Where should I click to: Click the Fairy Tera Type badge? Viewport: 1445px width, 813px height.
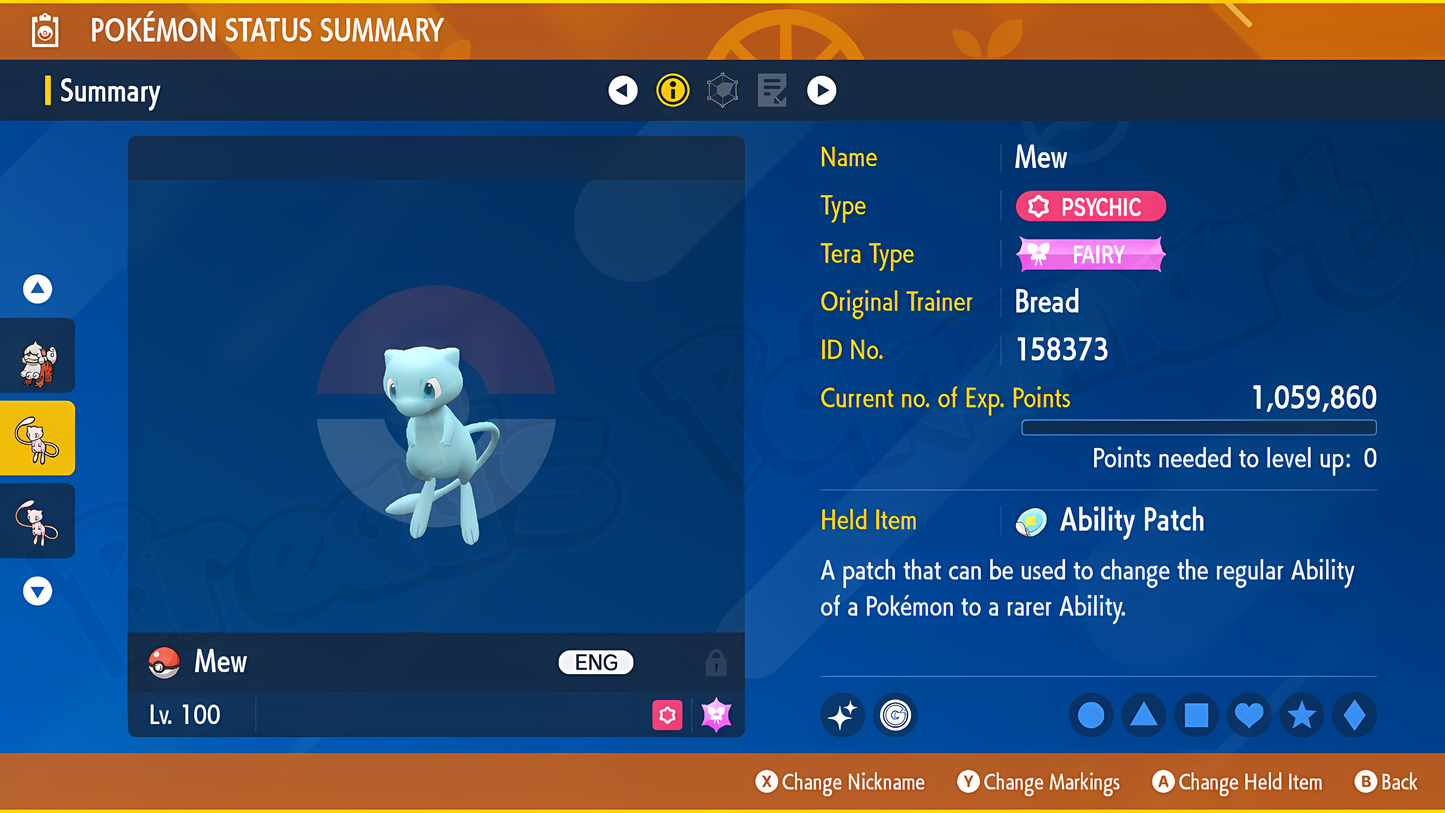tap(1090, 255)
